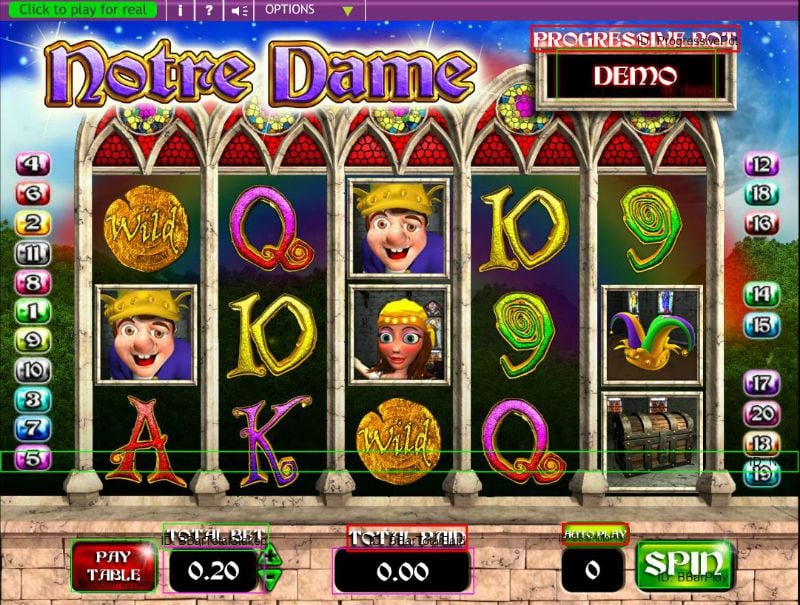
Task: Decrease total bet with the down arrow
Action: pos(270,581)
